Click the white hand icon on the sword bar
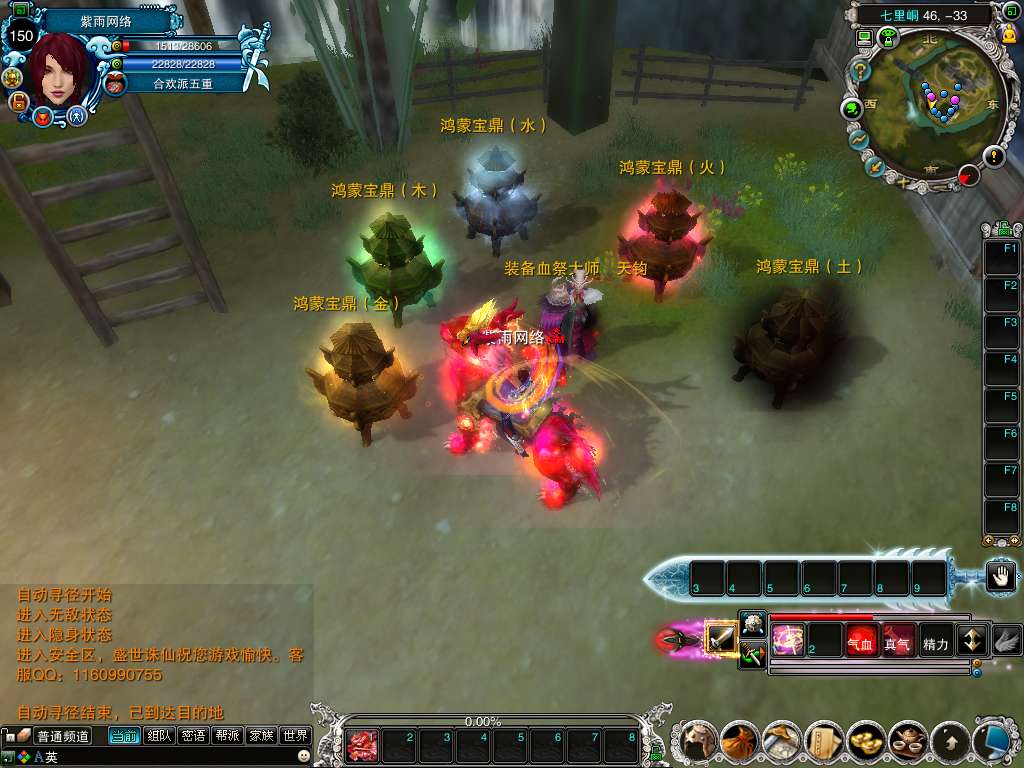This screenshot has width=1024, height=768. tap(1001, 575)
